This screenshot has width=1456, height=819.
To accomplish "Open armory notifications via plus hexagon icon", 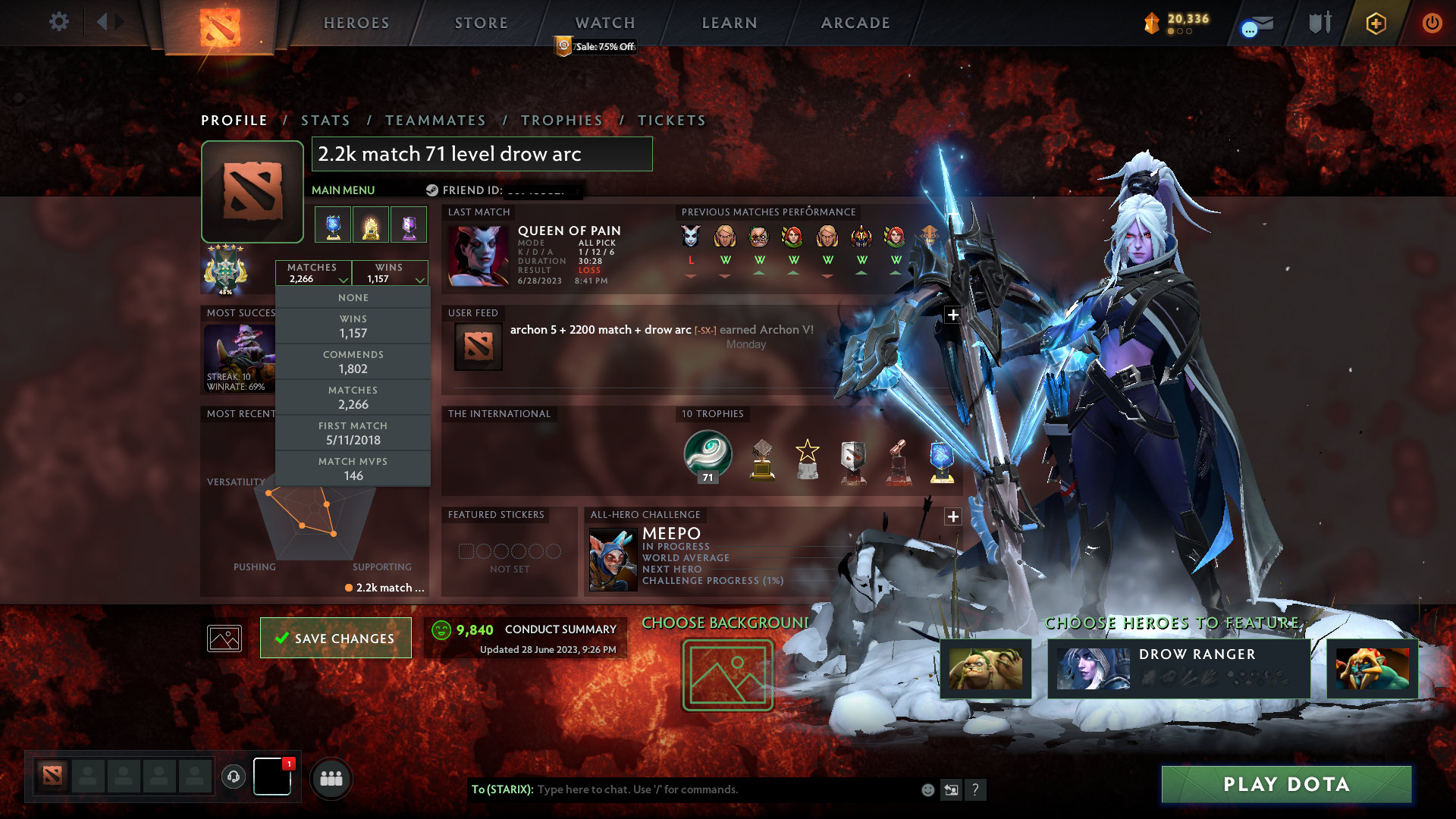I will point(1375,23).
